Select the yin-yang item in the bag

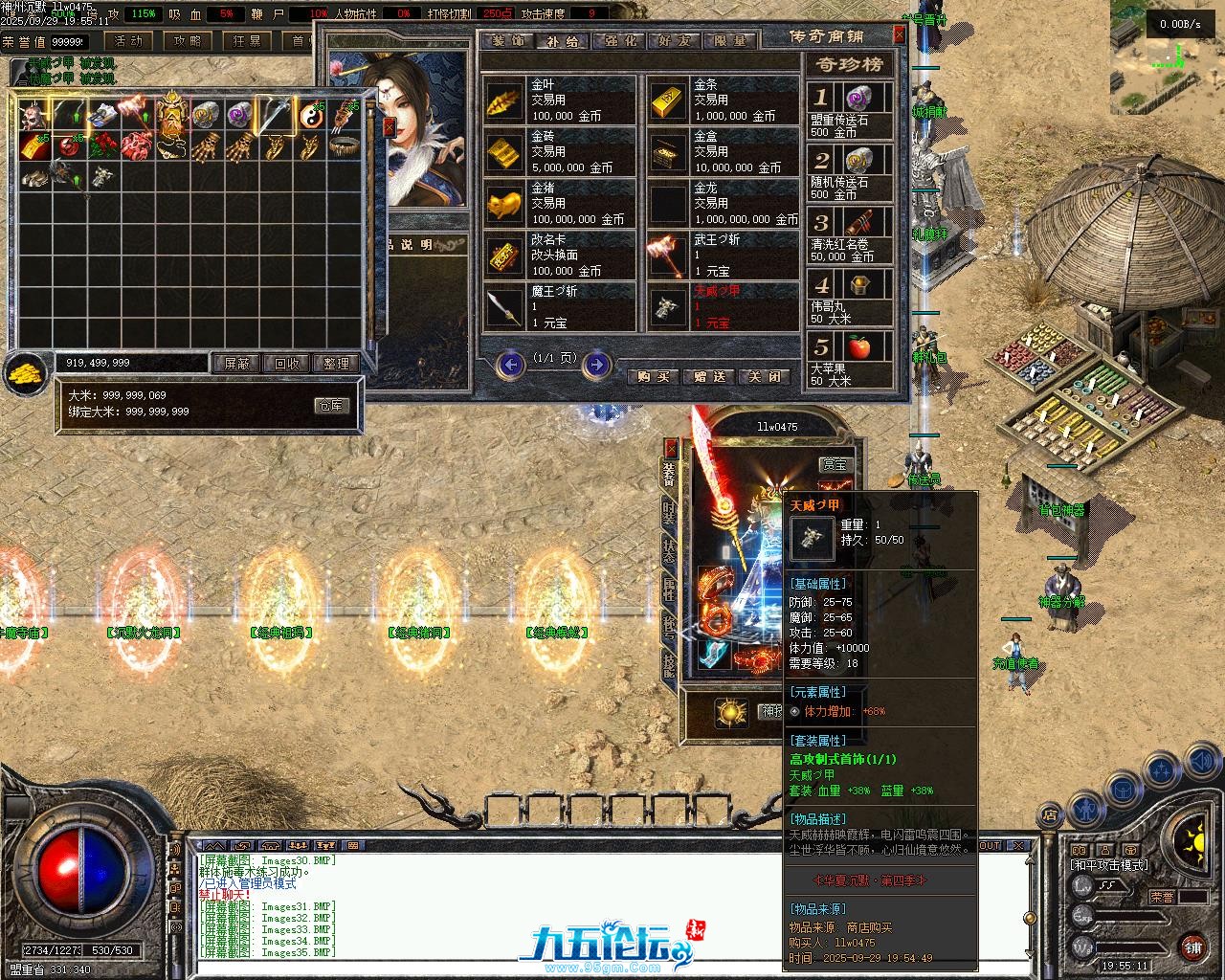coord(309,116)
